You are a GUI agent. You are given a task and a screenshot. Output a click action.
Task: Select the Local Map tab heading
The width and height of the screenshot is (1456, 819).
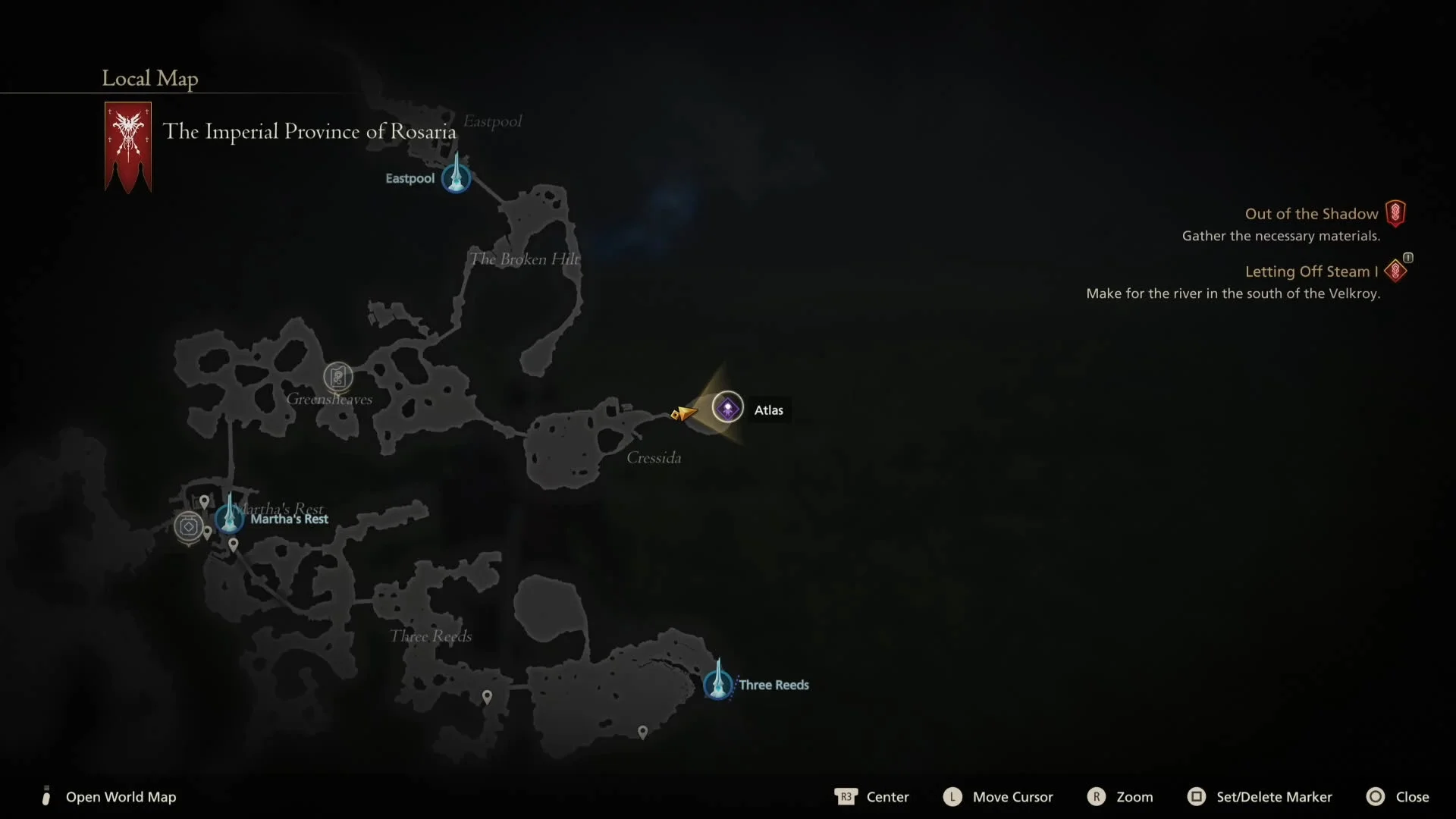tap(149, 78)
